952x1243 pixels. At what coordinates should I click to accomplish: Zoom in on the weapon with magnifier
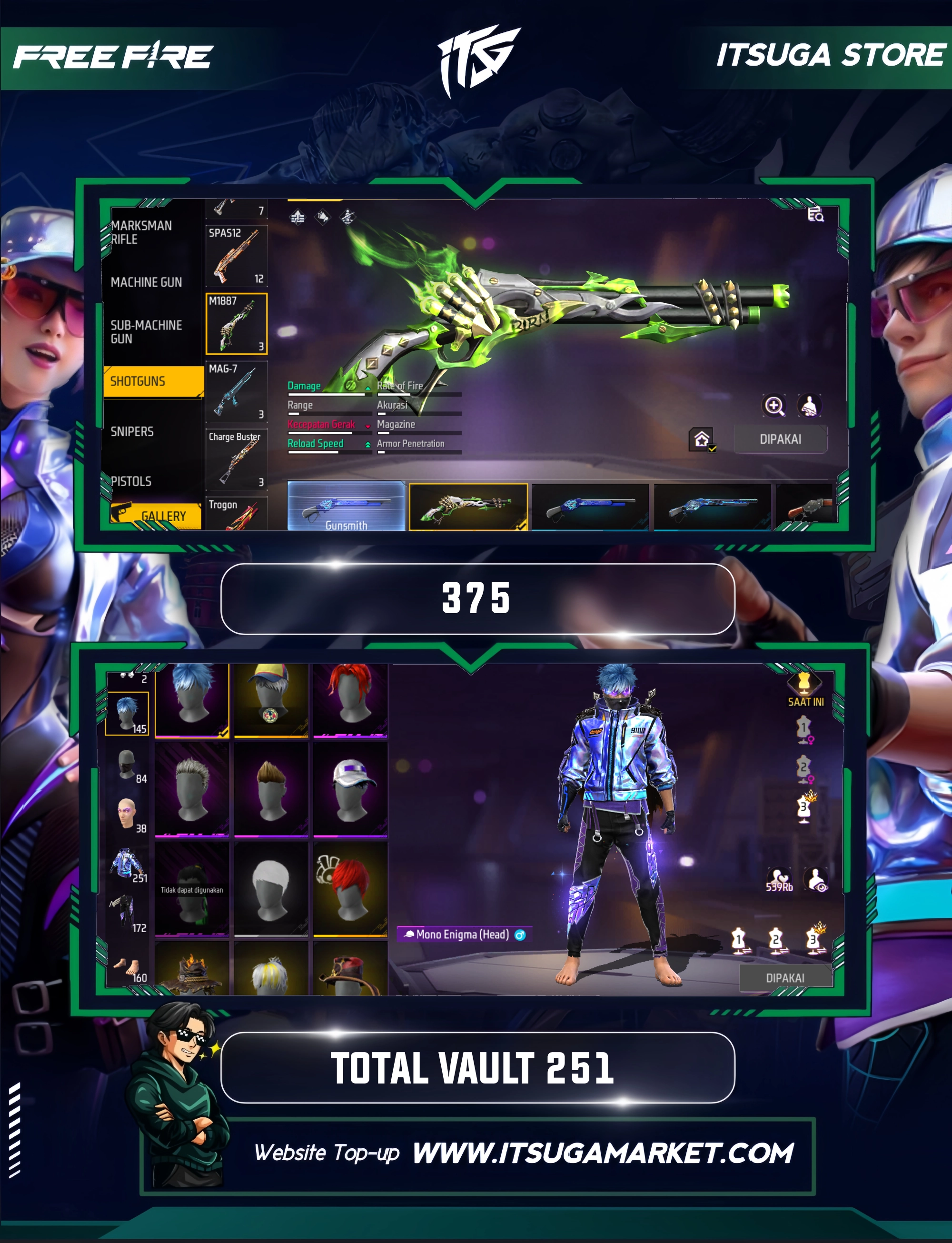(x=774, y=406)
